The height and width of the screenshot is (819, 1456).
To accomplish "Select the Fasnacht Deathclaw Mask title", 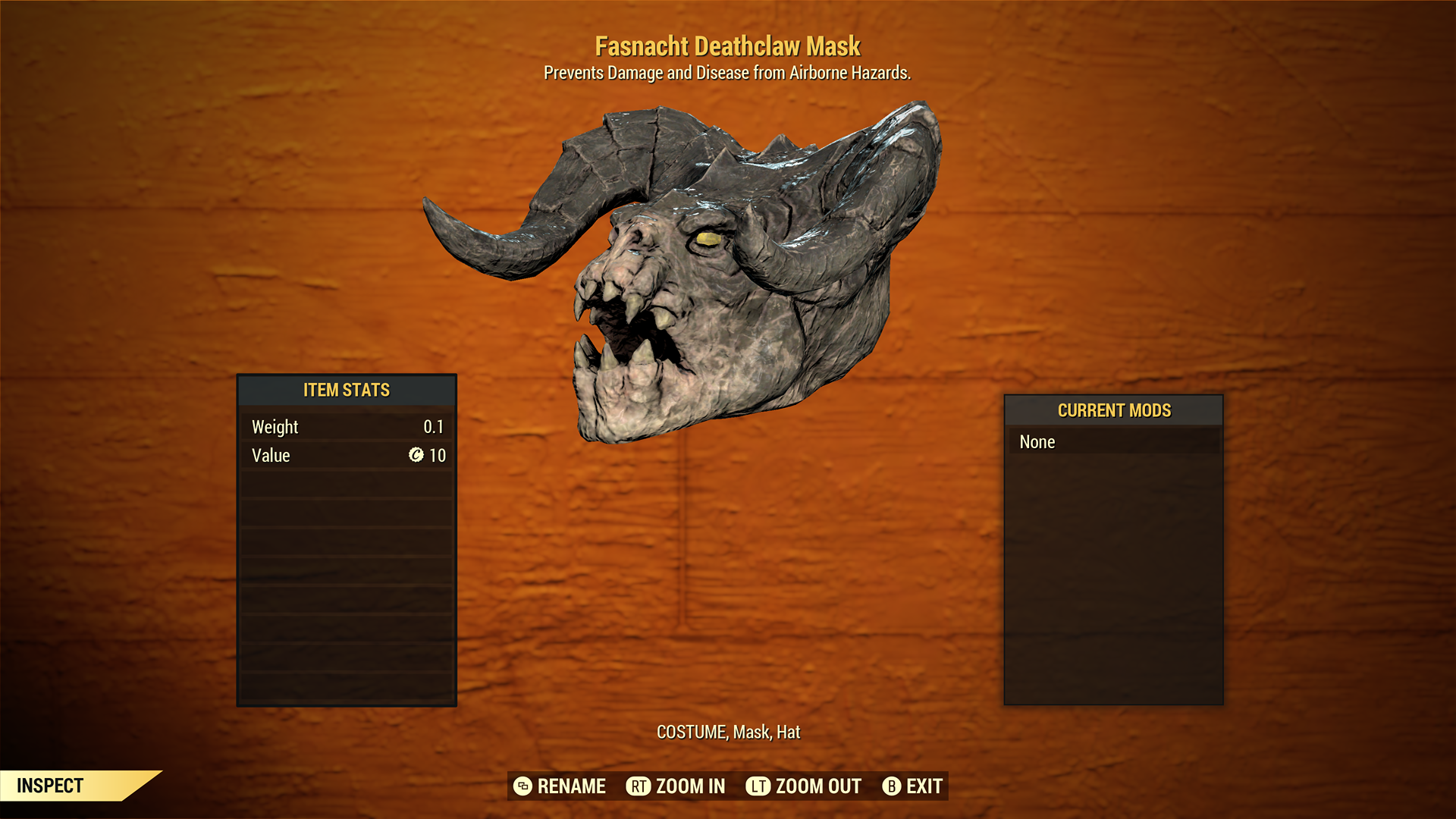I will [x=728, y=45].
